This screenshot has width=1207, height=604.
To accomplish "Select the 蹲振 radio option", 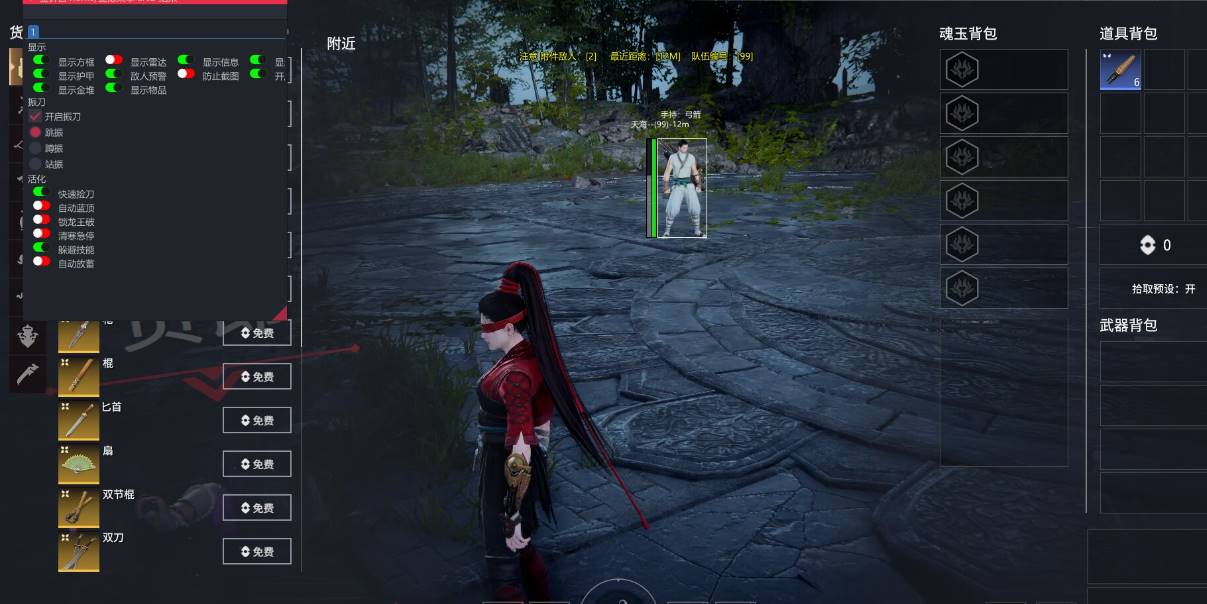I will (36, 148).
